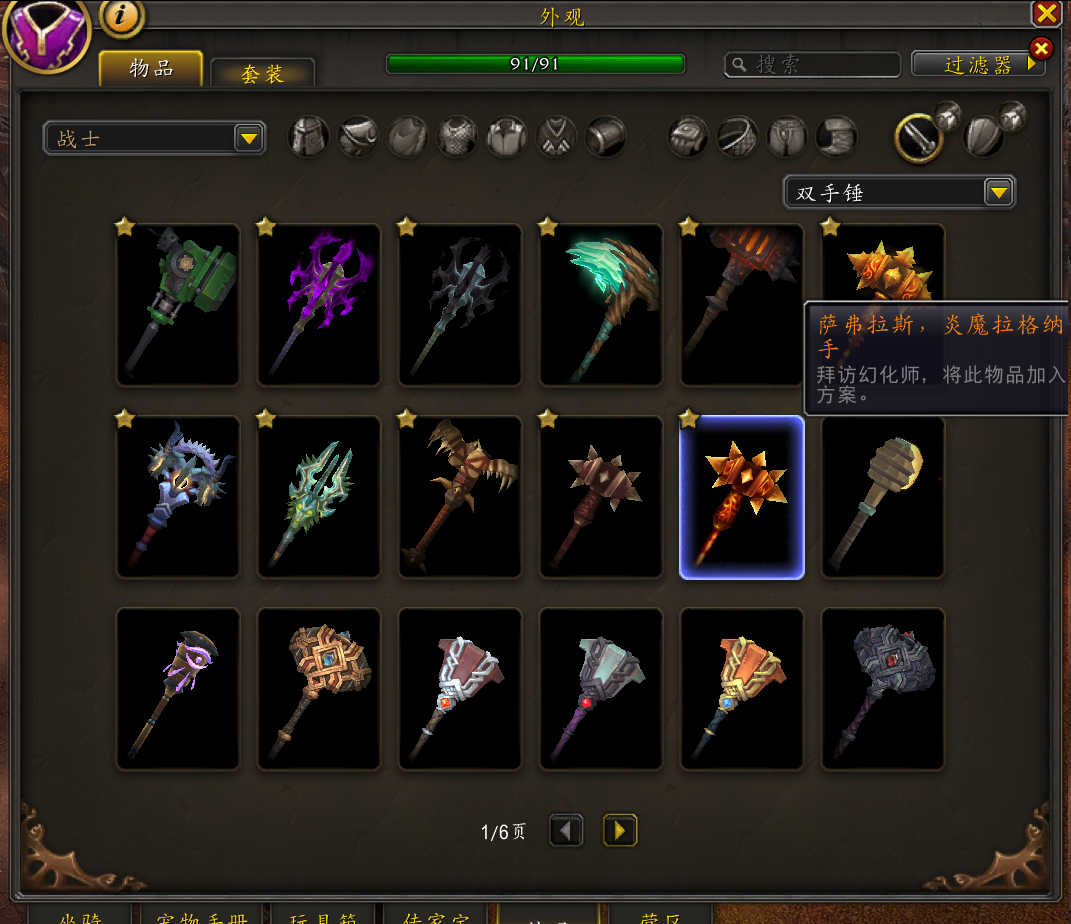1071x924 pixels.
Task: Open the 战士 class dropdown
Action: [x=155, y=138]
